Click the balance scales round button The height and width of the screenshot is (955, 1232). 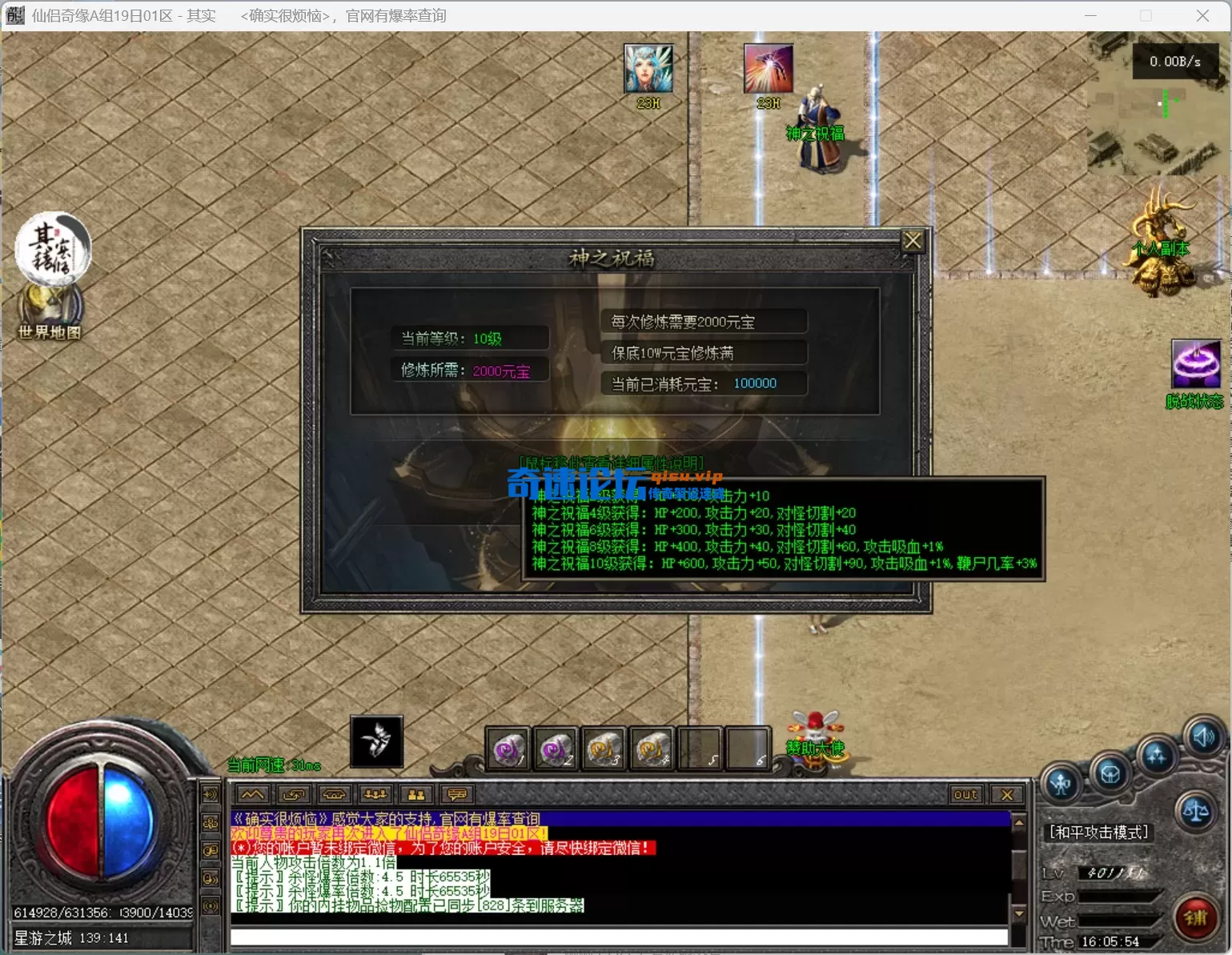point(1196,810)
